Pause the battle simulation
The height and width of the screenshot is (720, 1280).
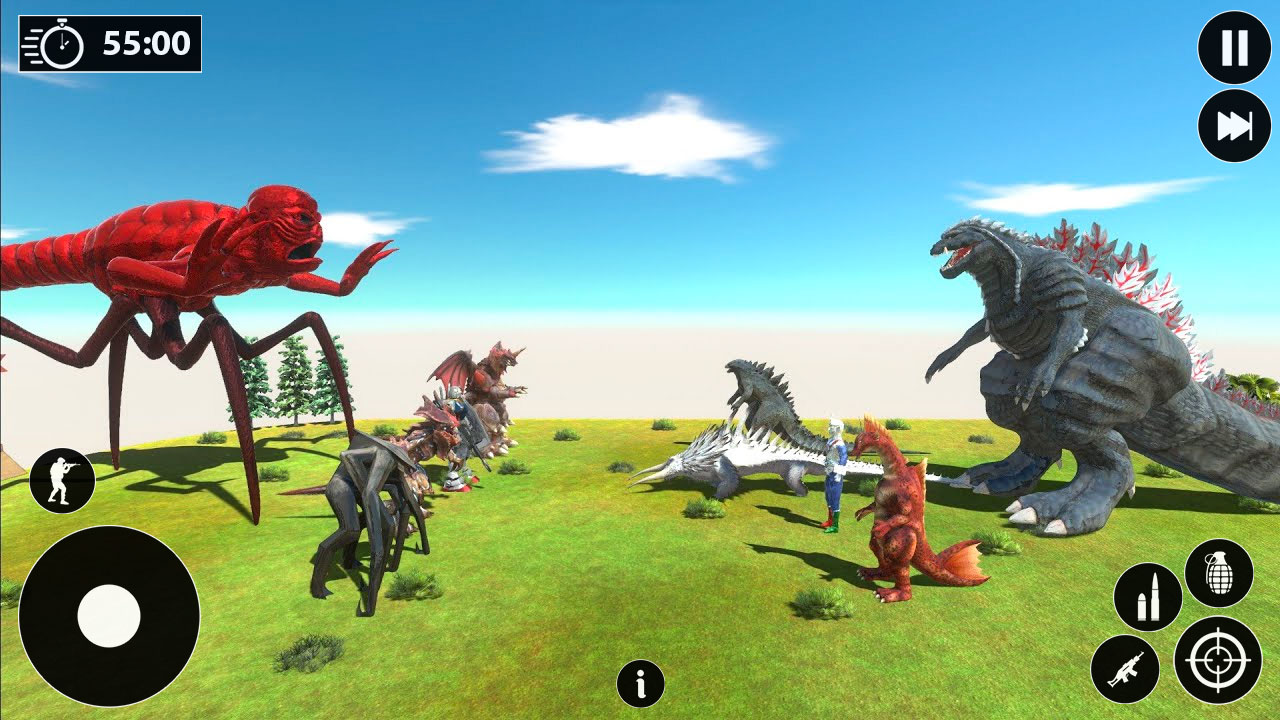pos(1233,45)
